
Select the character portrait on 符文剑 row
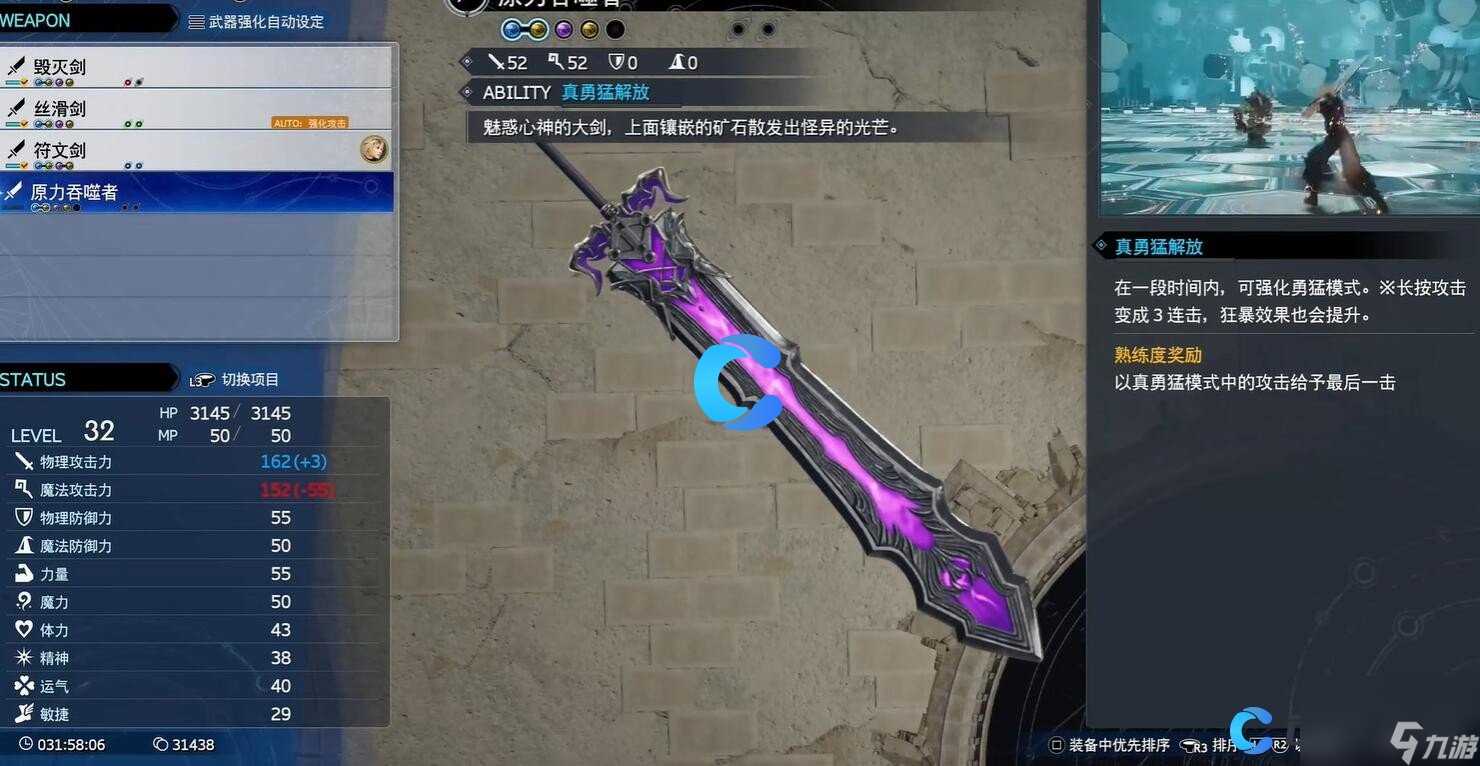(x=374, y=148)
